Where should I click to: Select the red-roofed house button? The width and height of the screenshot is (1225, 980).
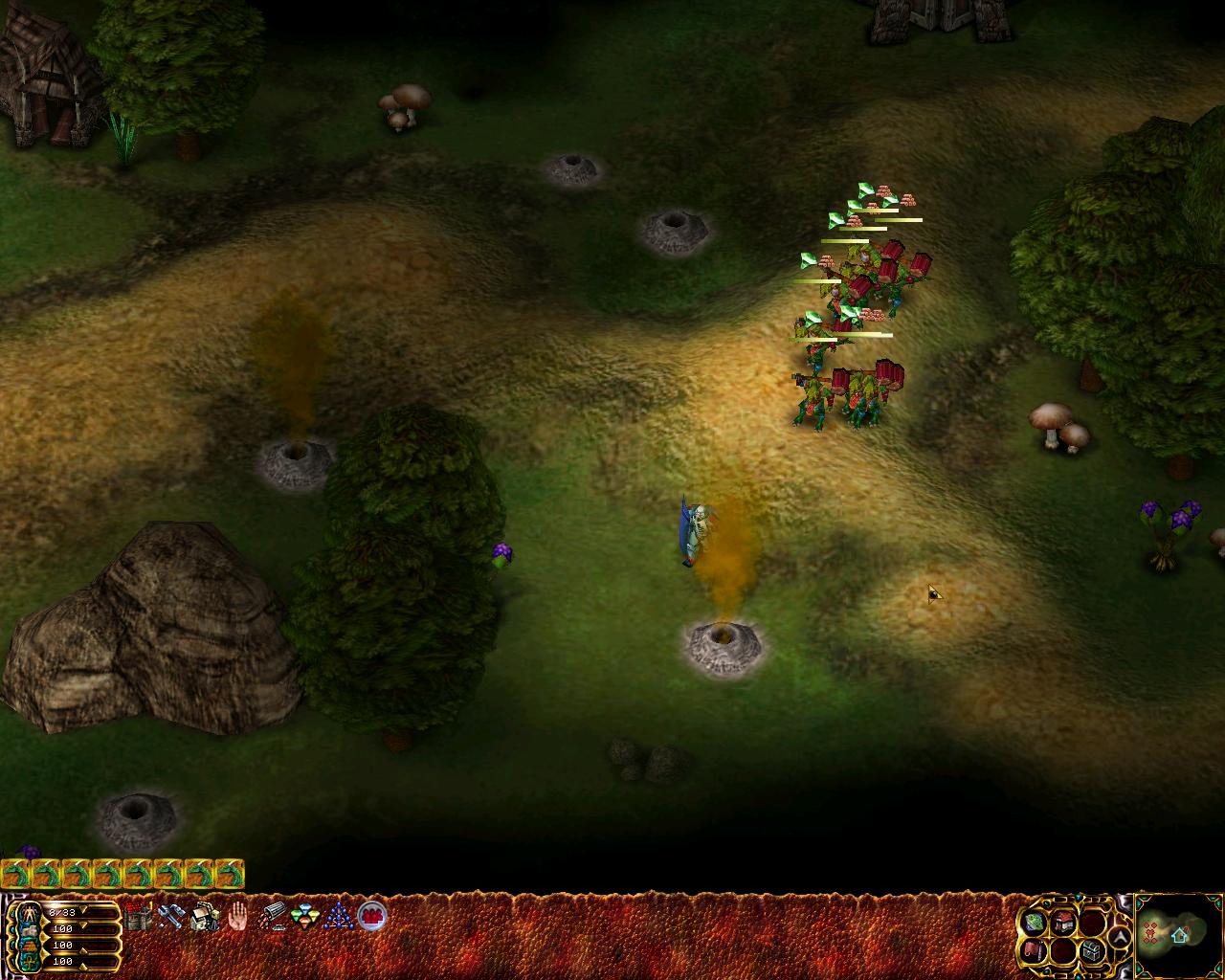click(x=1064, y=922)
